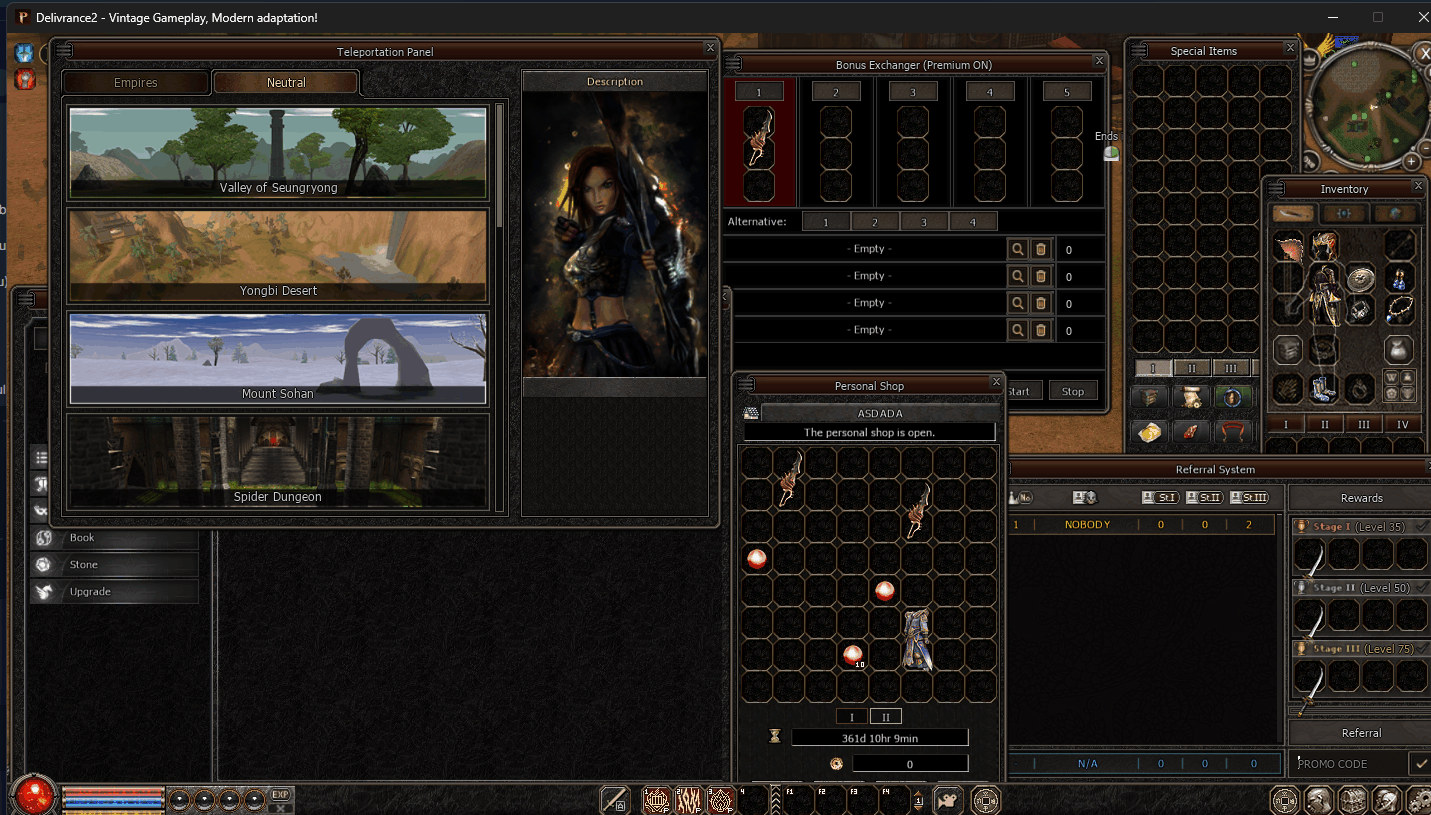Close the Teleportation Panel
1431x815 pixels.
point(710,47)
